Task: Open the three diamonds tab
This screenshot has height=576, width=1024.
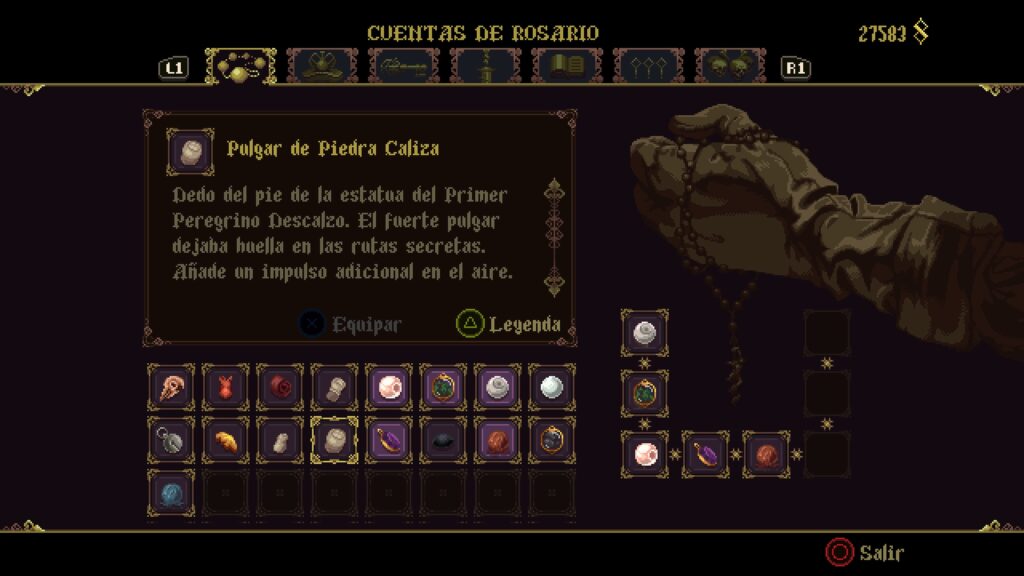Action: [x=648, y=66]
